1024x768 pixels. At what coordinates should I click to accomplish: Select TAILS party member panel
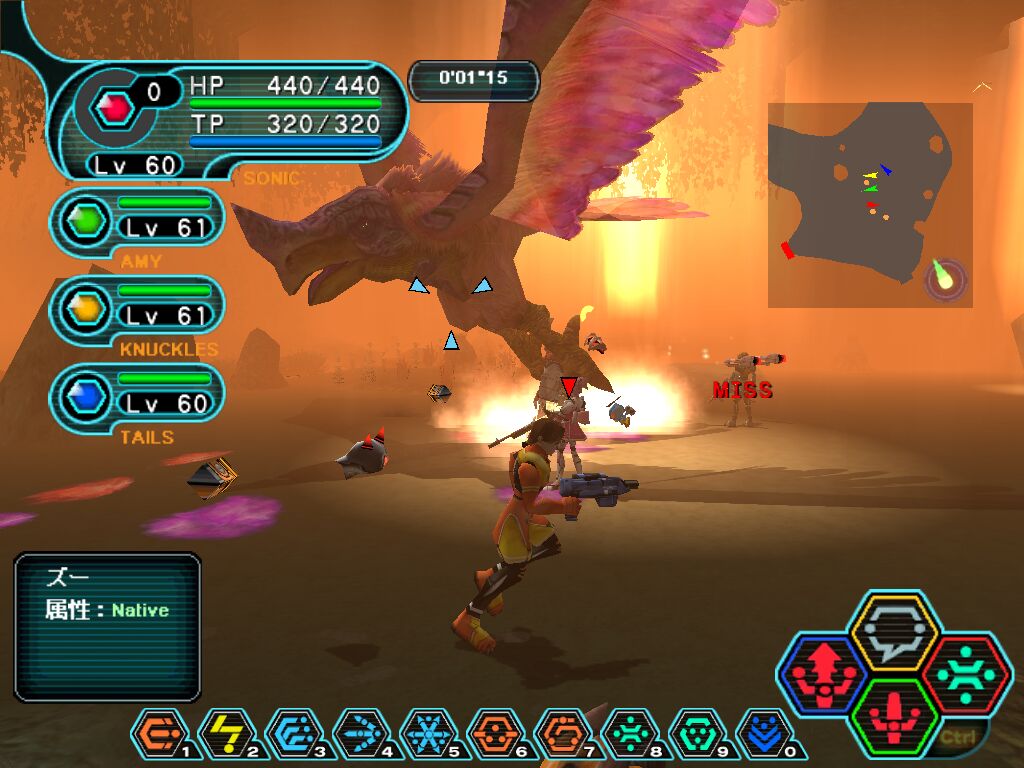[x=137, y=394]
